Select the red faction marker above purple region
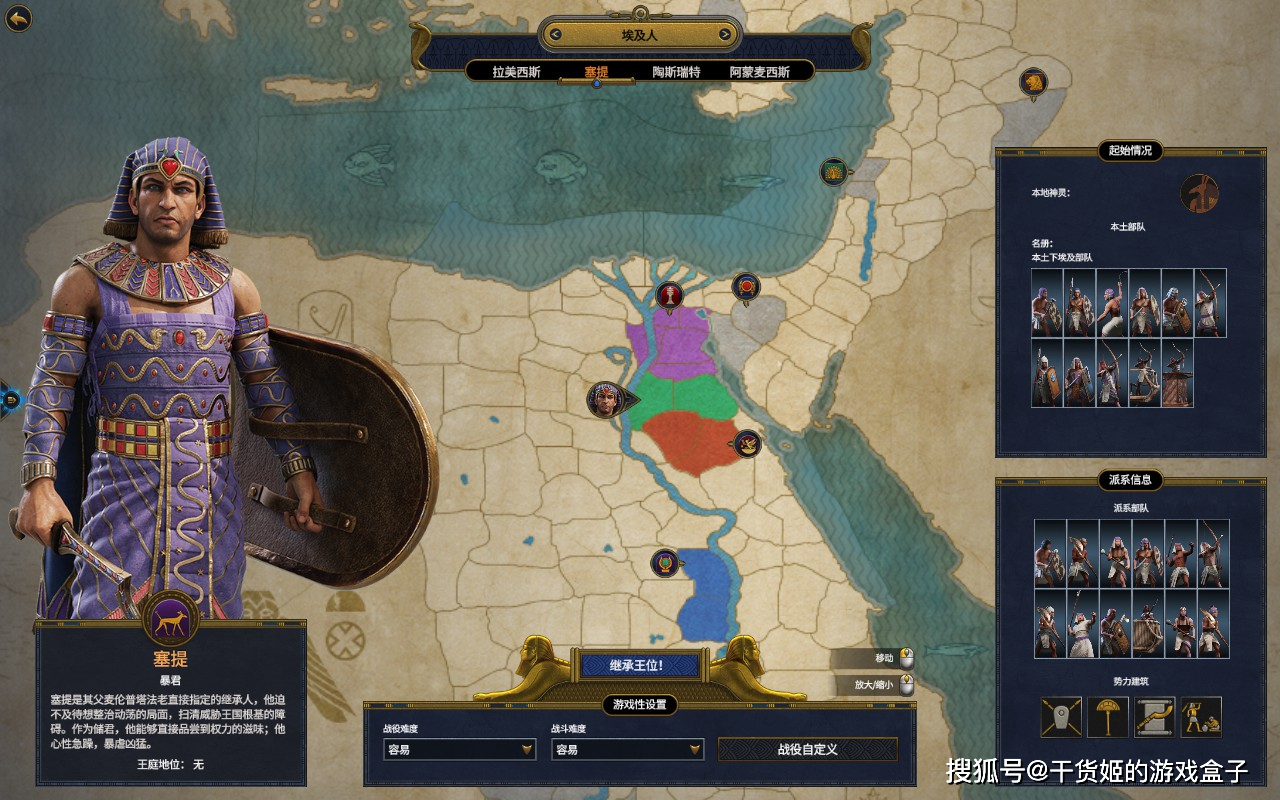This screenshot has height=800, width=1280. [x=669, y=294]
